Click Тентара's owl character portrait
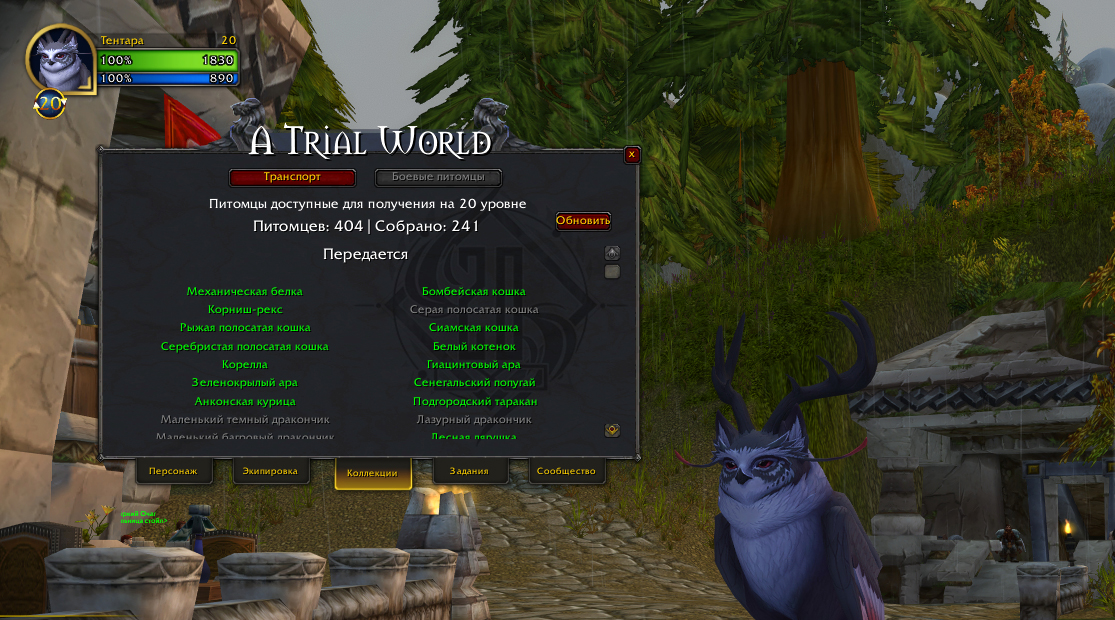Screen dimensions: 1115x620 tap(59, 59)
